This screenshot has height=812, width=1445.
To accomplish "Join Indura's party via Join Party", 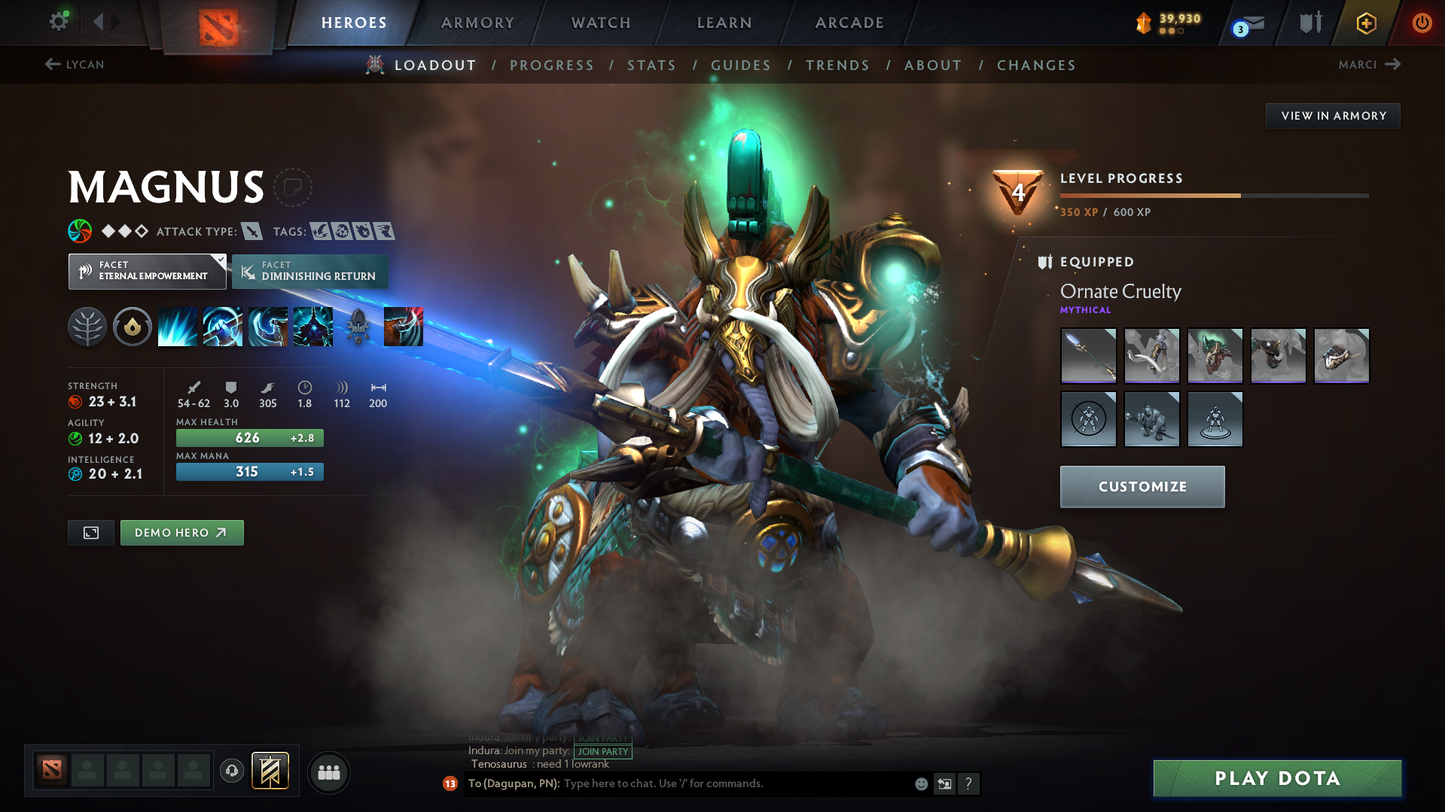I will 603,751.
